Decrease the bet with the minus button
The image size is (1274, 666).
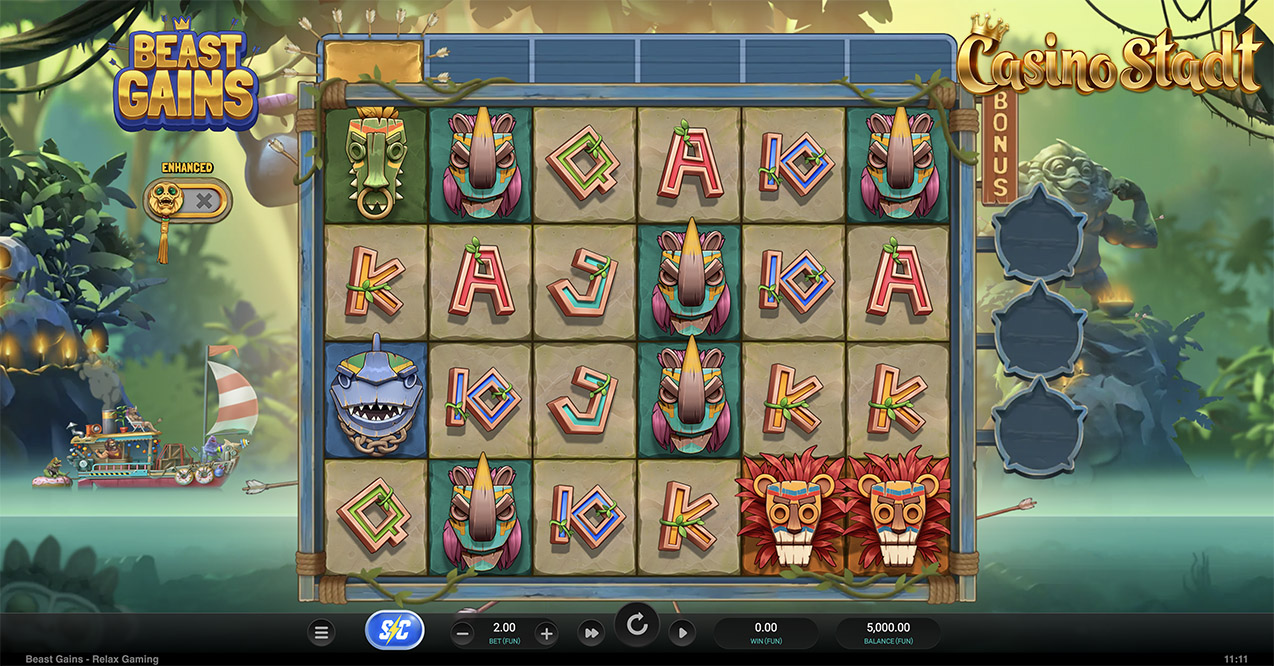tap(462, 633)
